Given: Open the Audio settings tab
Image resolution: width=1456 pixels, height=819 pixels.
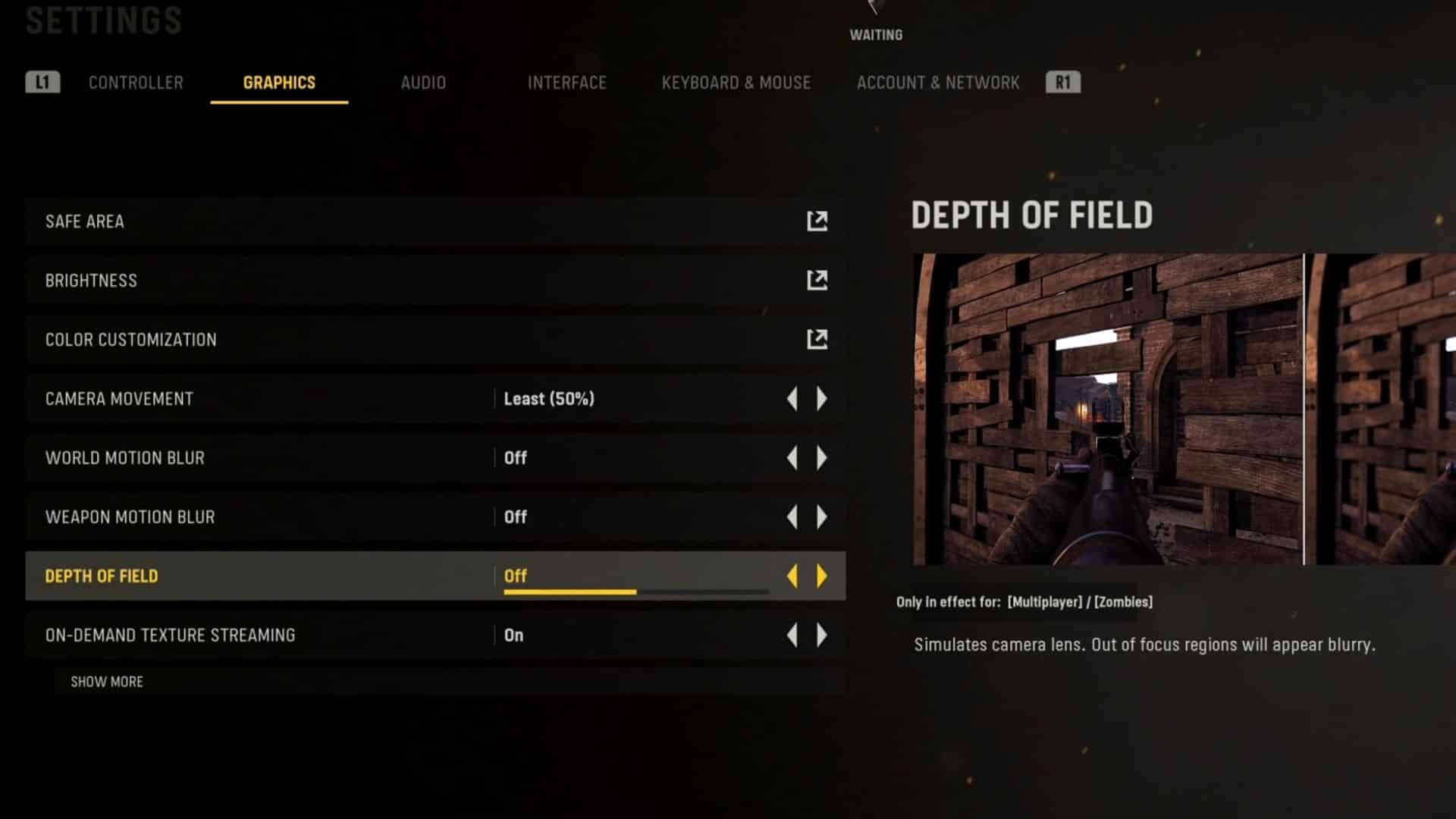Looking at the screenshot, I should [423, 83].
